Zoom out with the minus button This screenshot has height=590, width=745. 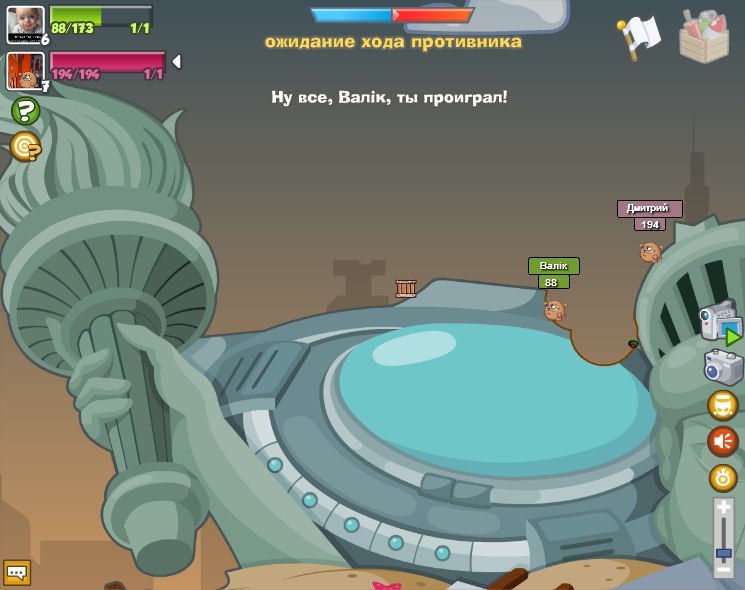724,569
